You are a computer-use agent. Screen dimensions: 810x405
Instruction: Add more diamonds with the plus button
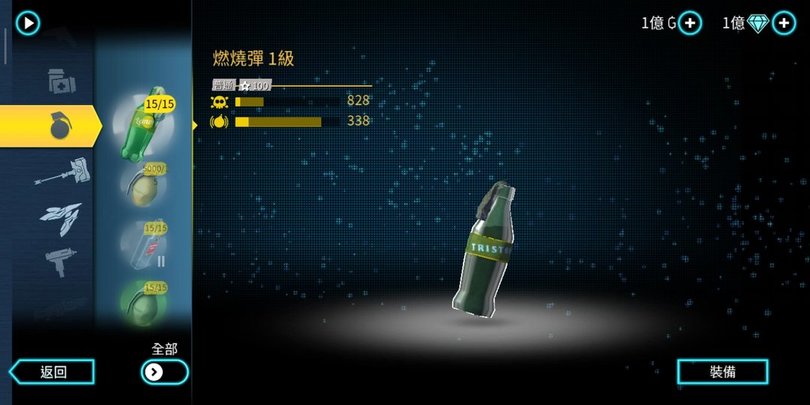784,23
